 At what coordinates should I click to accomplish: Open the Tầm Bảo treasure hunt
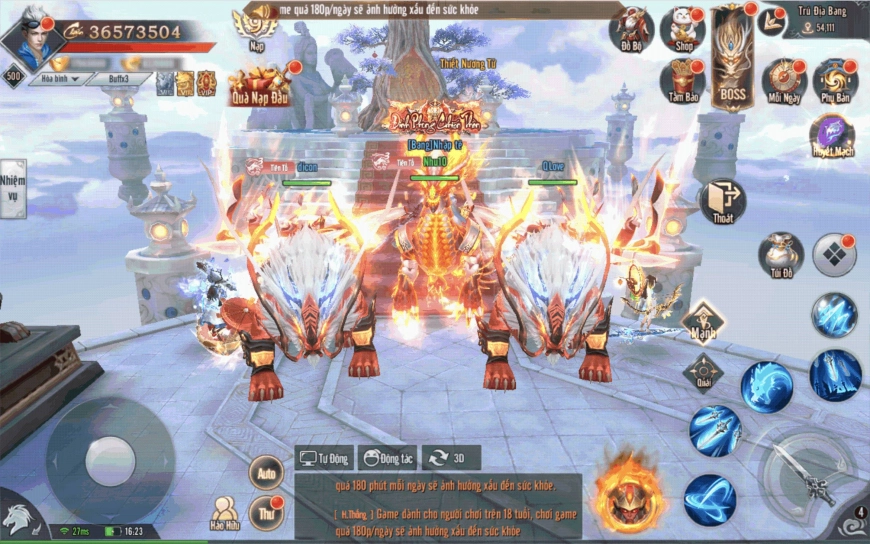(682, 82)
